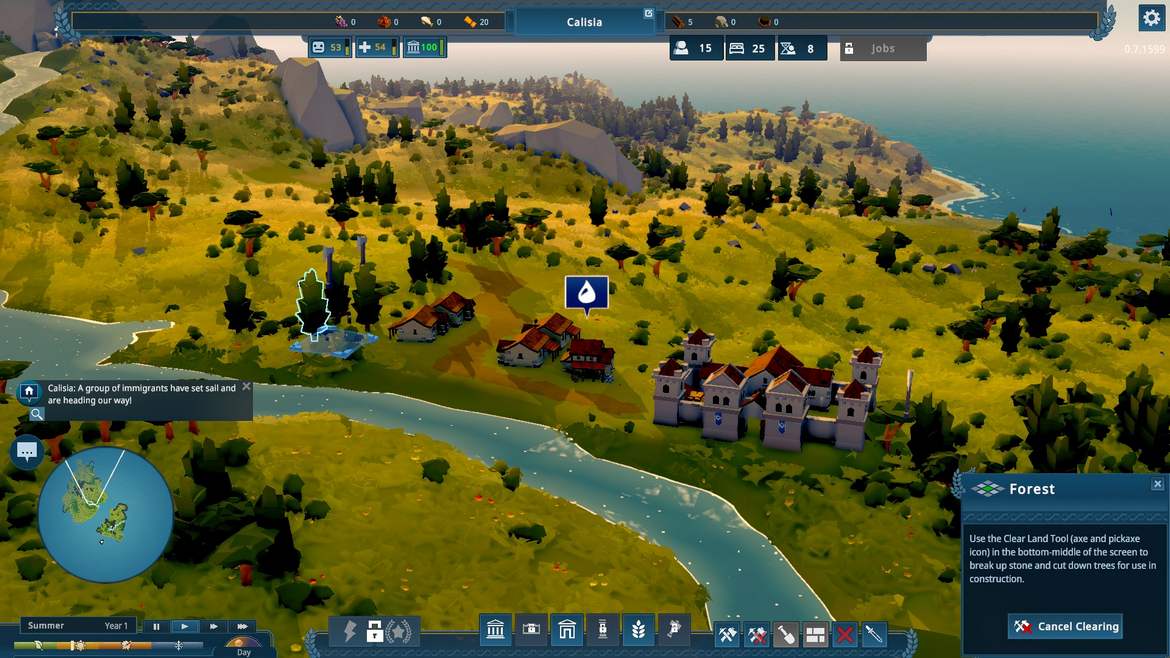Click the circular island minimap

click(105, 514)
